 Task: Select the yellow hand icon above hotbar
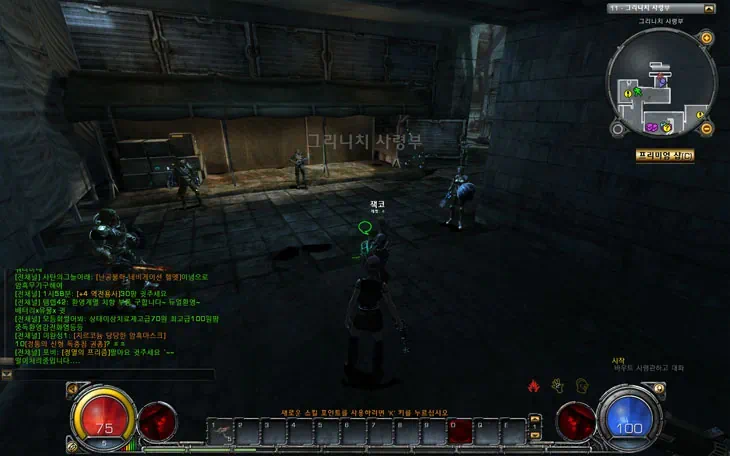(555, 385)
